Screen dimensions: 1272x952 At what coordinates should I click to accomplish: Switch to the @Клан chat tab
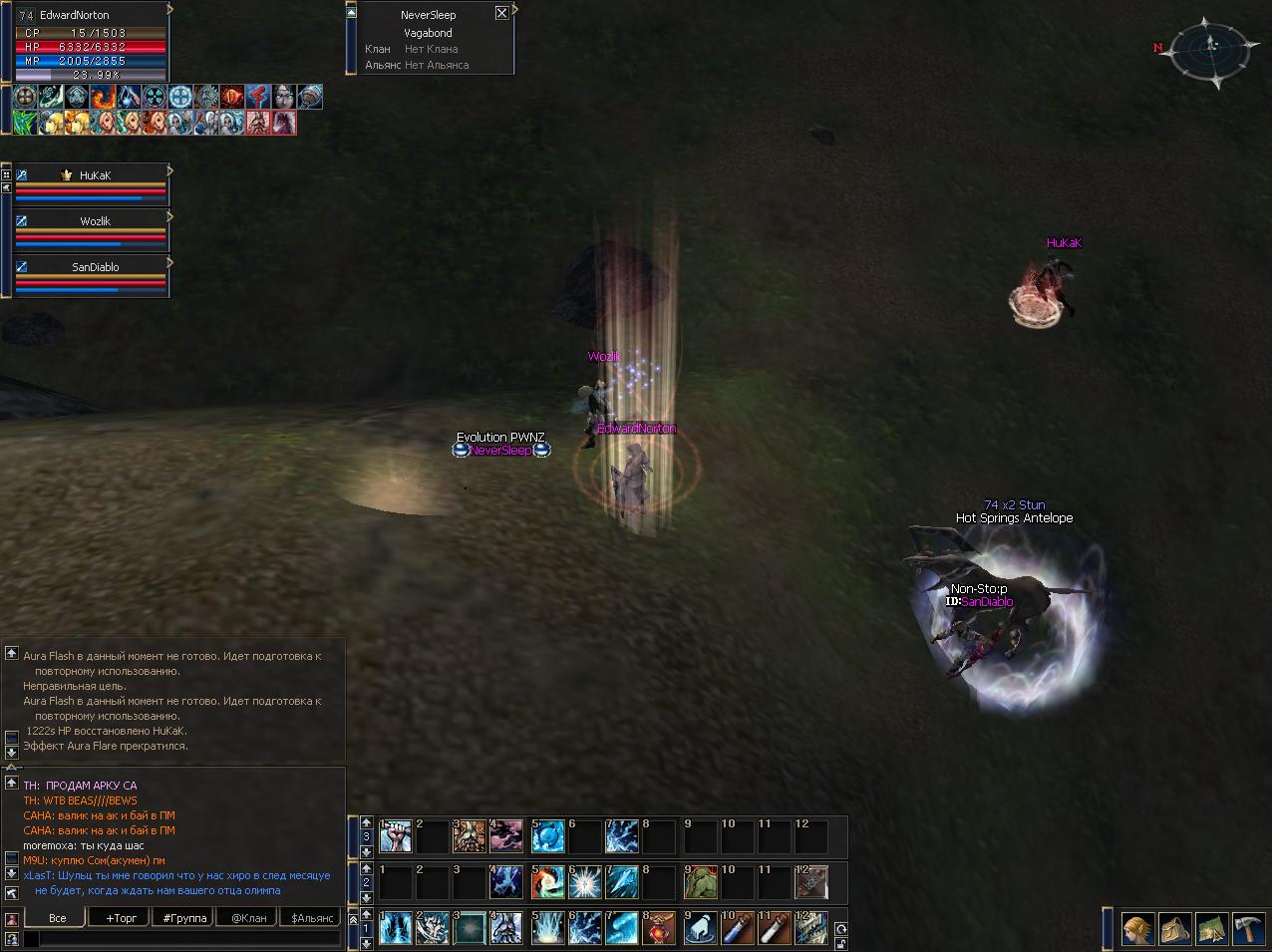click(248, 917)
